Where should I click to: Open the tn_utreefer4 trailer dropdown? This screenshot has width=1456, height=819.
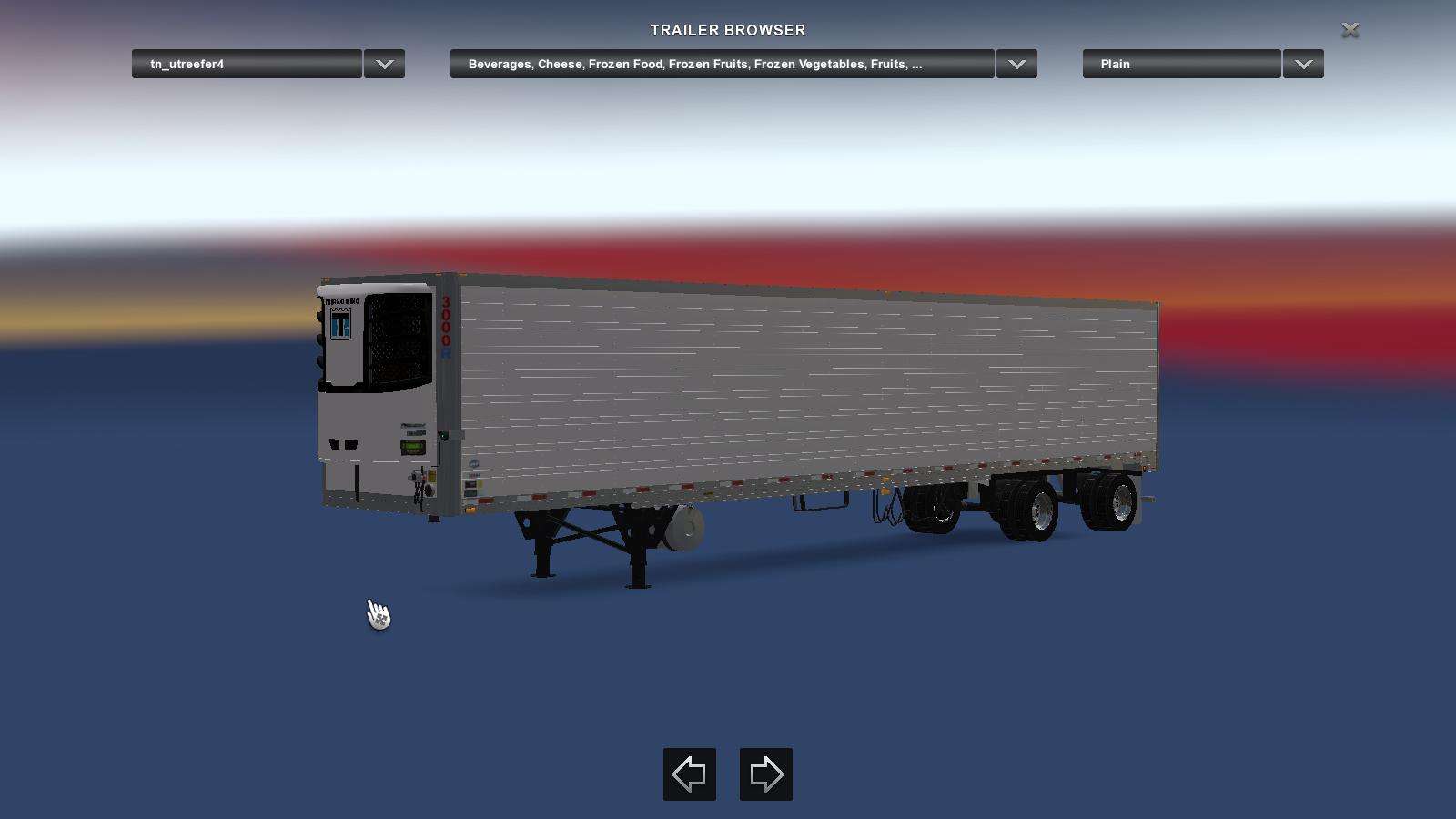point(247,64)
